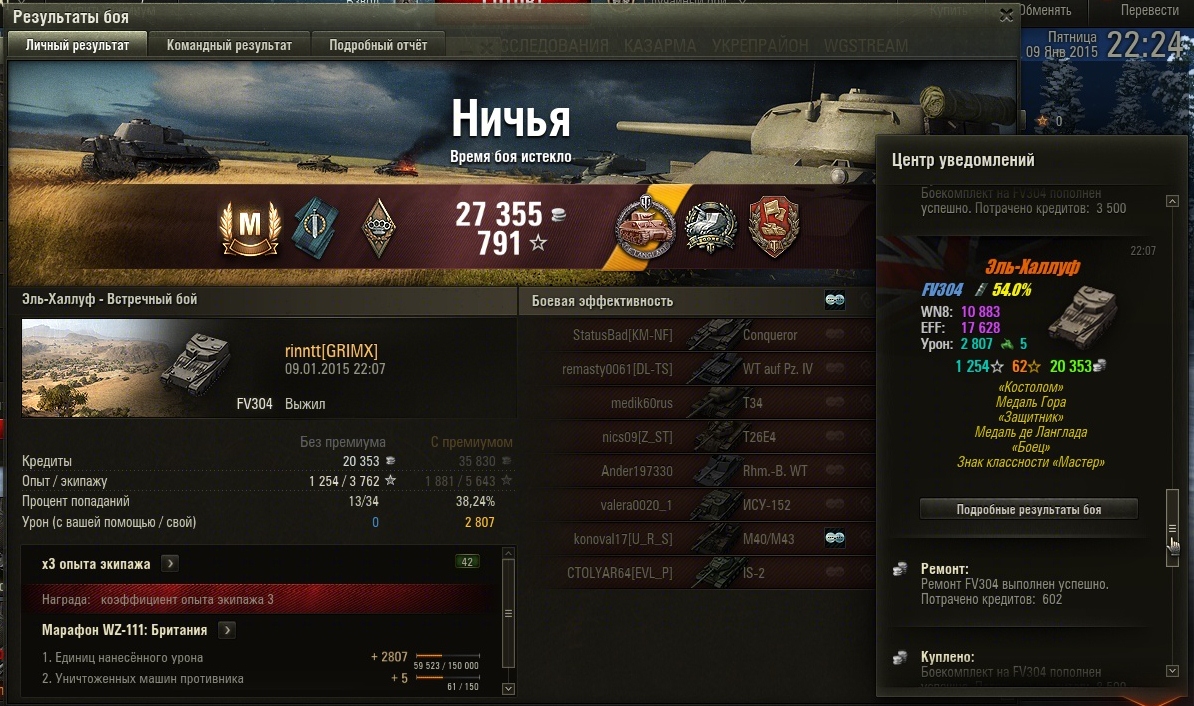Select the Личный результат tab
Image resolution: width=1194 pixels, height=706 pixels.
tap(77, 45)
